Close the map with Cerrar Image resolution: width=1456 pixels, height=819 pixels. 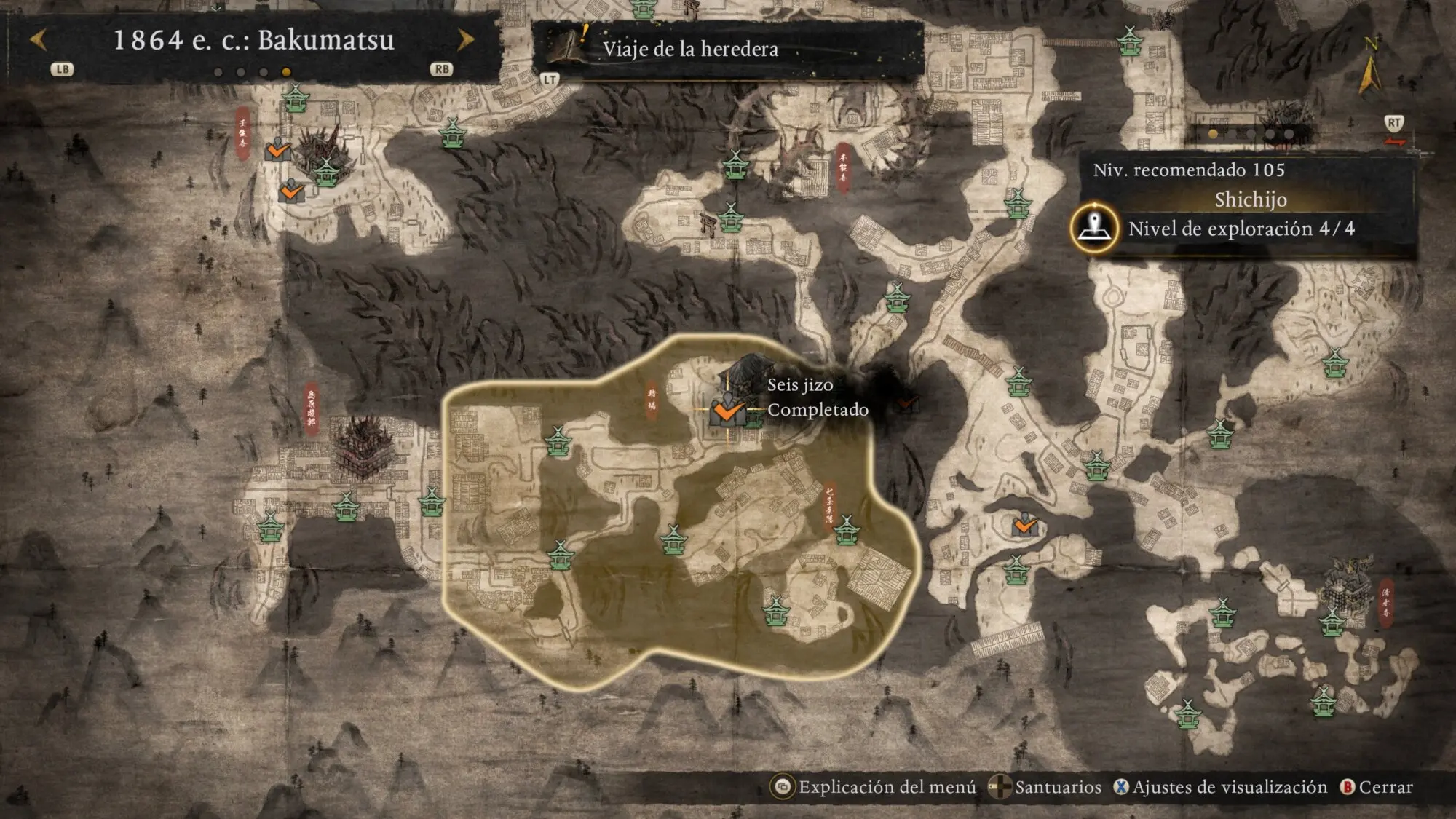(1377, 787)
